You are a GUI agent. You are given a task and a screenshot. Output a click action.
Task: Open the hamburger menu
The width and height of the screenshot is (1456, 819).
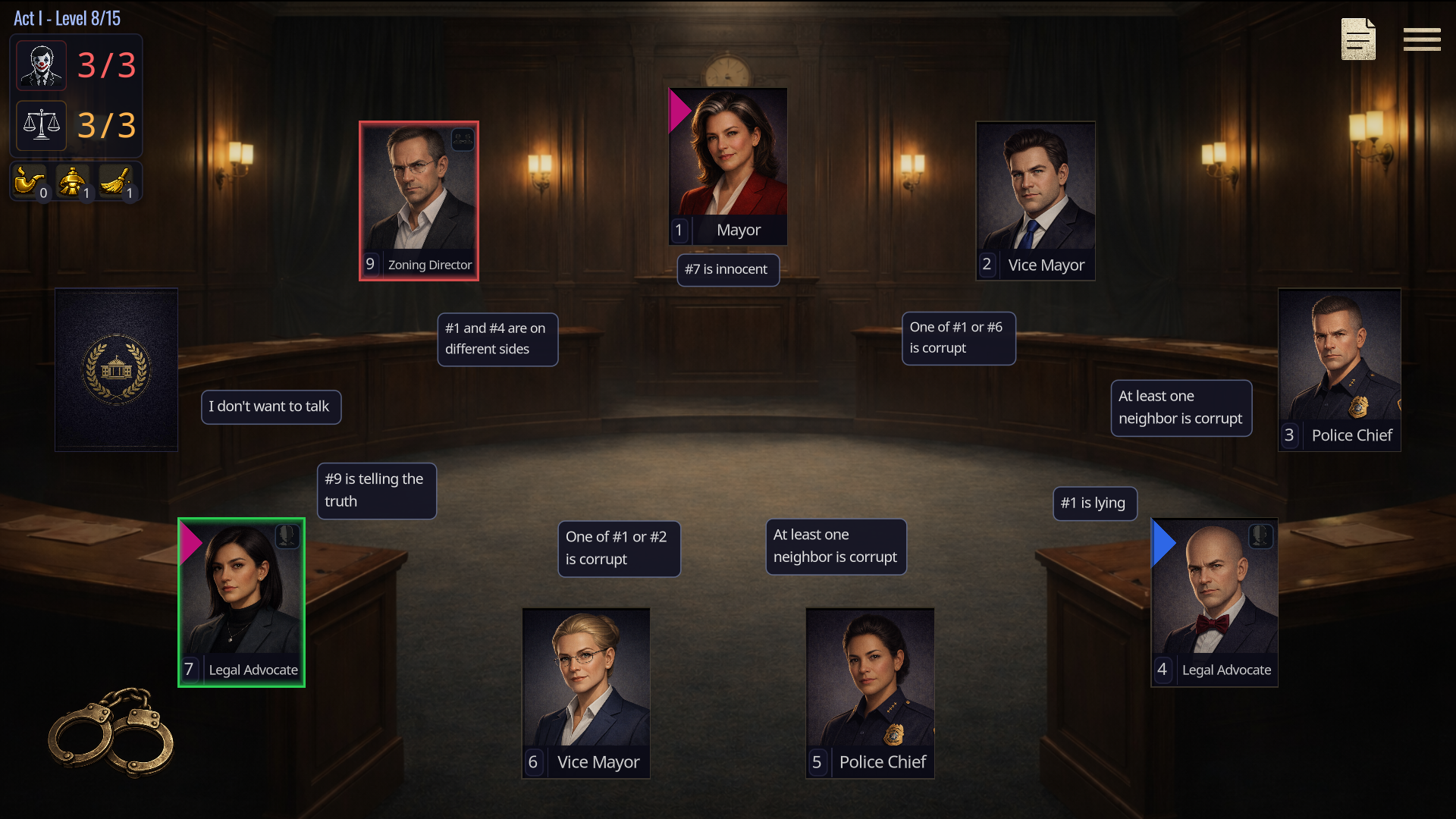point(1422,39)
